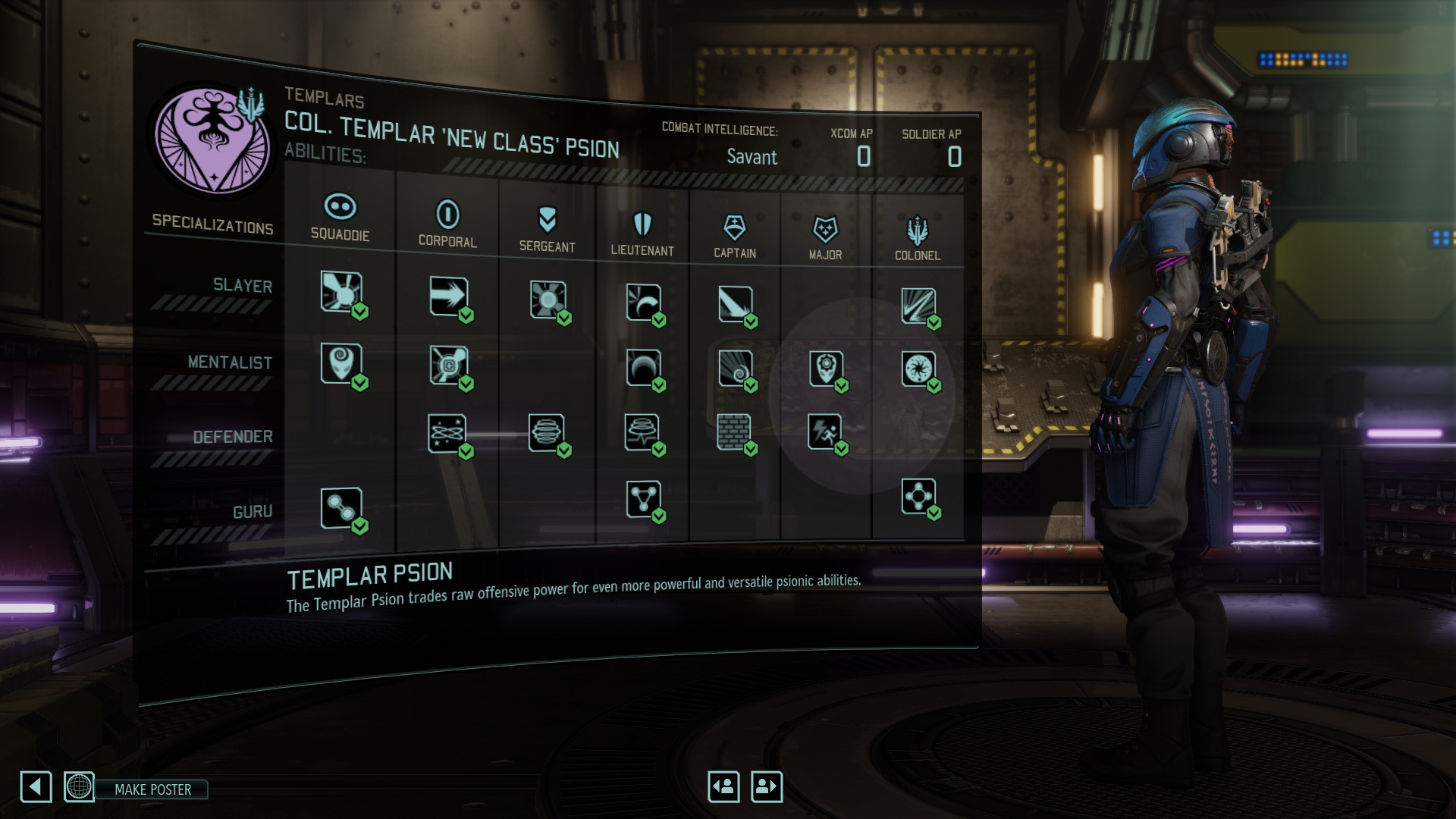Choose the Mentalist squaddie swirl ability
1456x819 pixels.
pyautogui.click(x=341, y=362)
